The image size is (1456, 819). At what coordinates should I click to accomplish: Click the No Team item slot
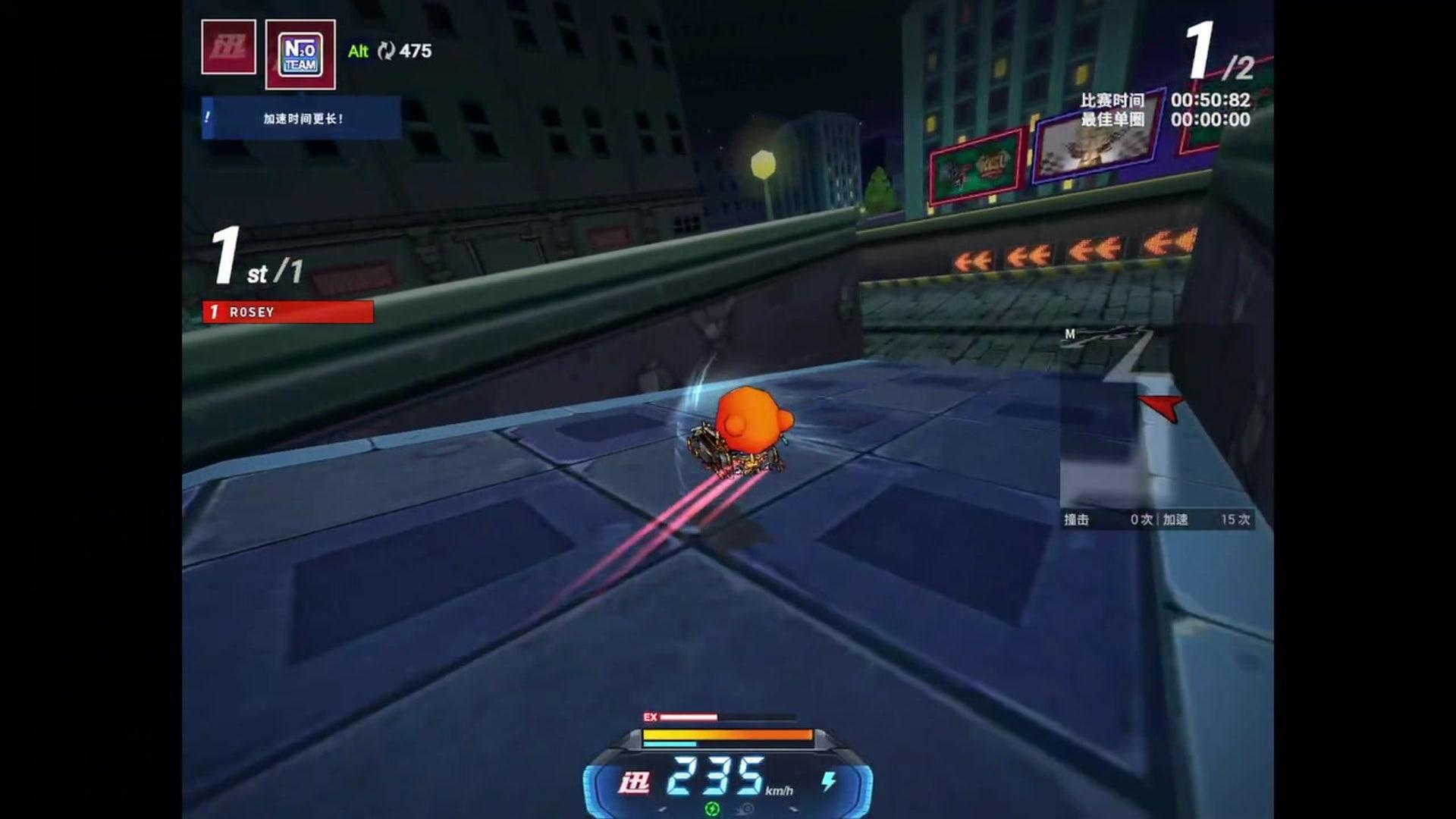click(300, 55)
